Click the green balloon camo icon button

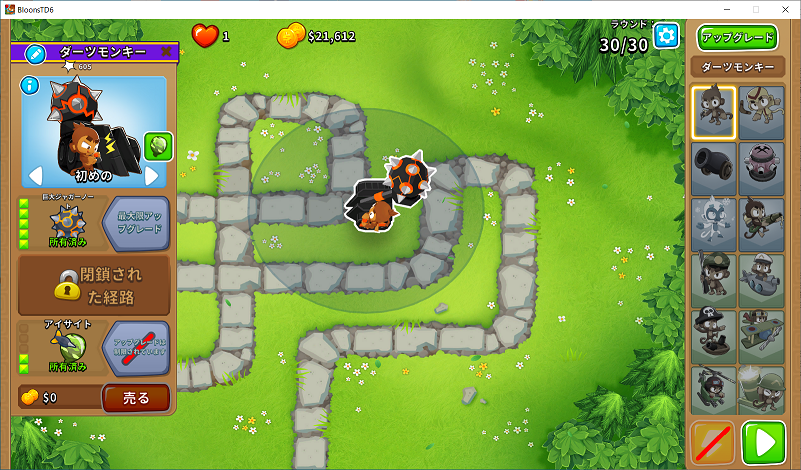[x=157, y=146]
